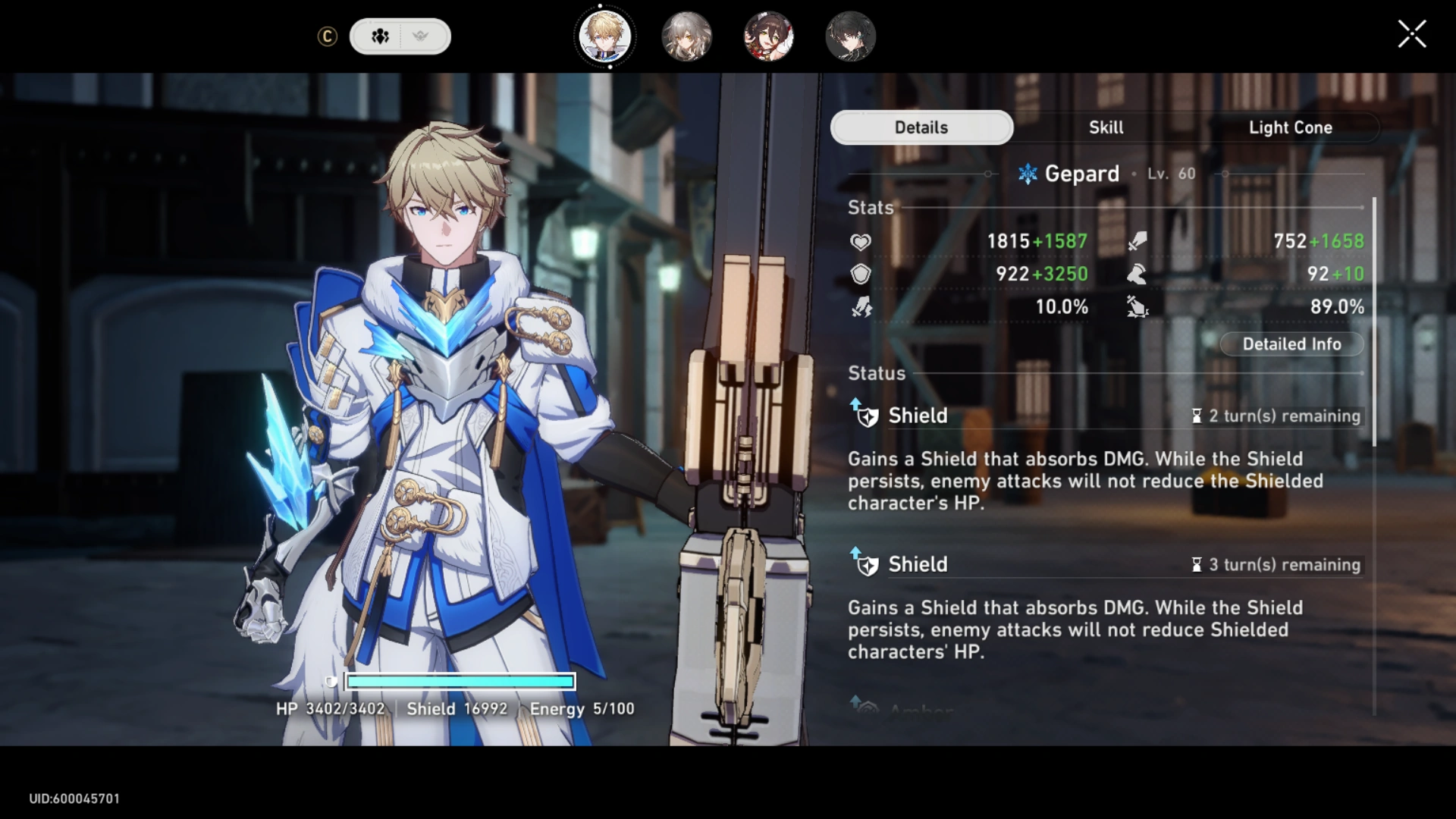Image resolution: width=1456 pixels, height=819 pixels.
Task: Click the DEF shield stat icon
Action: pos(860,274)
